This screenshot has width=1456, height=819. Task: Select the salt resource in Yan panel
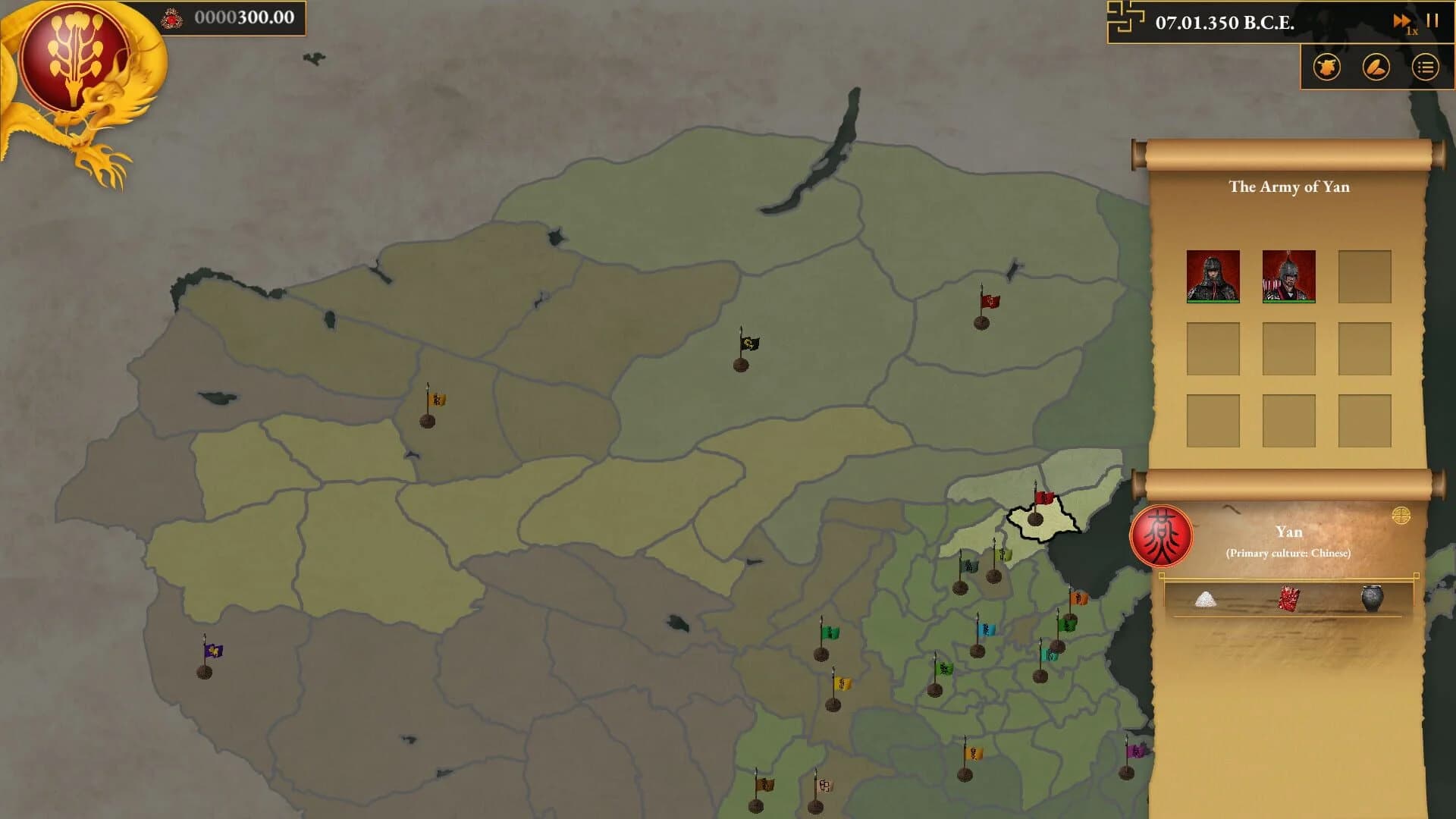tap(1206, 598)
